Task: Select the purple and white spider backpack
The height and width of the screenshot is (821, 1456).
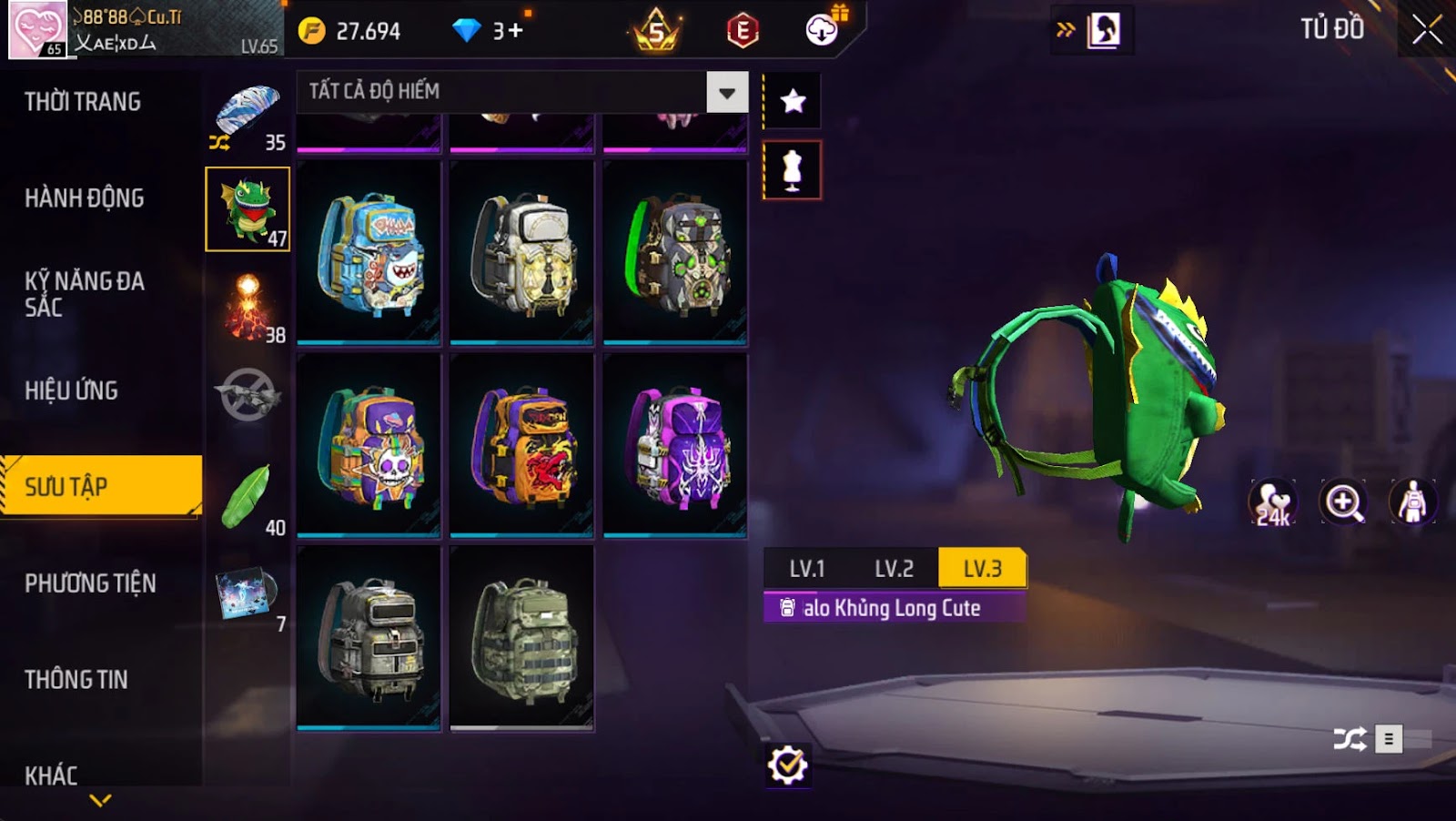Action: tap(675, 446)
